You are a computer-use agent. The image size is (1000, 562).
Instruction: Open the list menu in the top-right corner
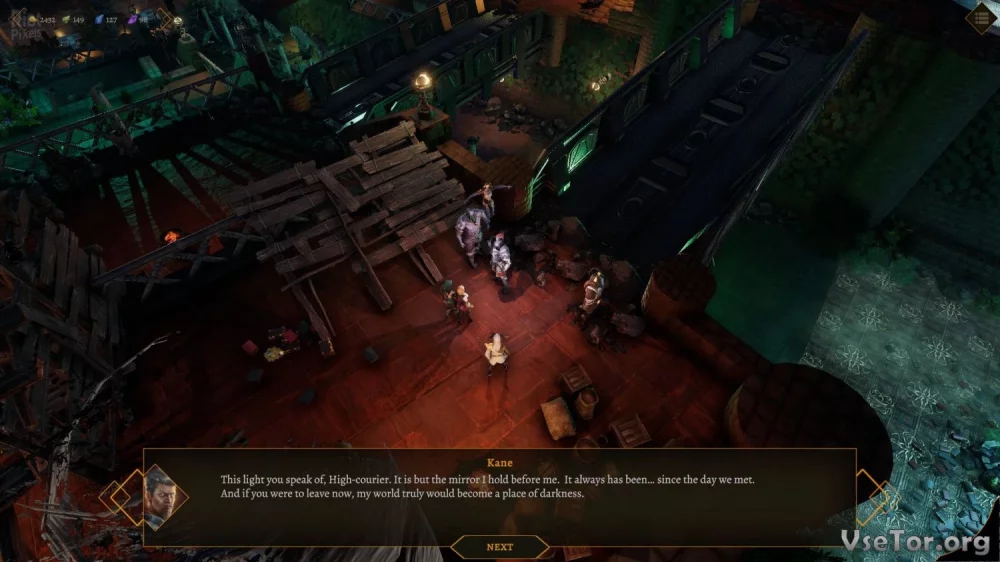[981, 18]
